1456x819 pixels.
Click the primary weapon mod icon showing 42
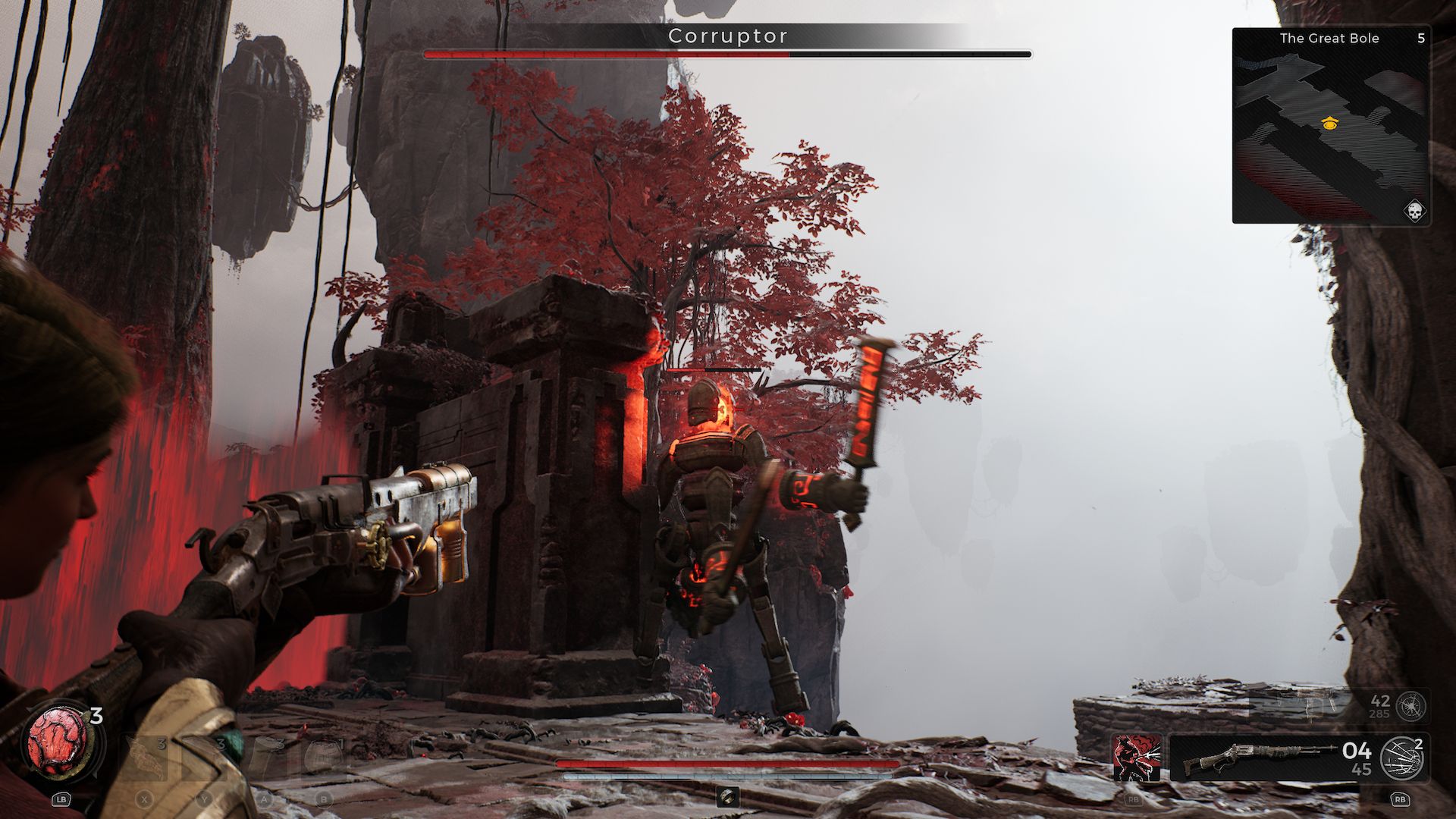tap(1410, 707)
